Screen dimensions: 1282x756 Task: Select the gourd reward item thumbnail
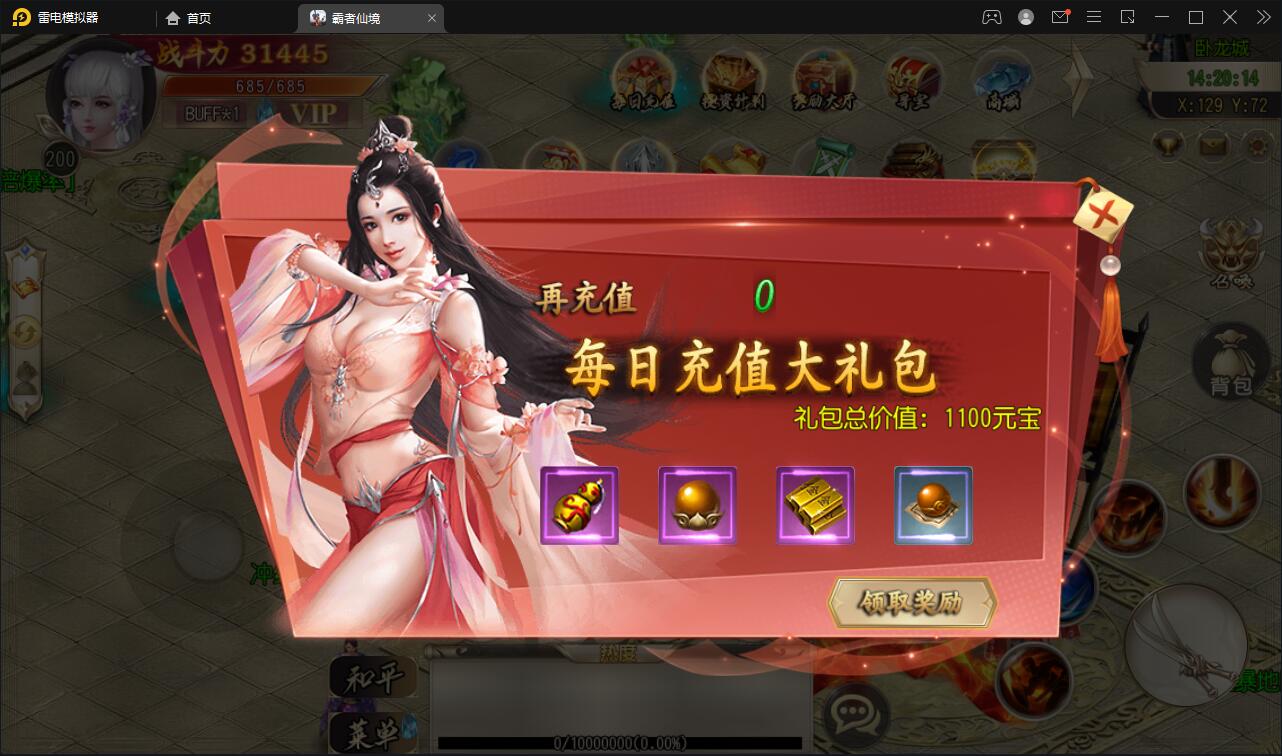pyautogui.click(x=579, y=504)
